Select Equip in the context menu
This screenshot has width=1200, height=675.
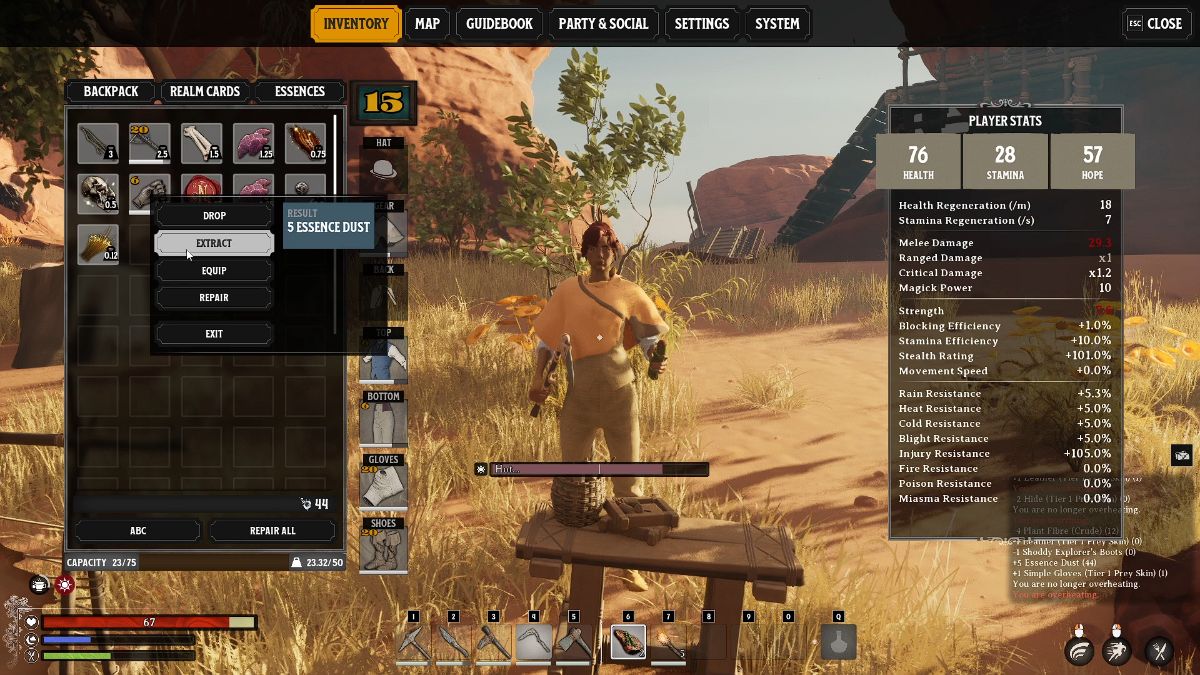(x=214, y=270)
